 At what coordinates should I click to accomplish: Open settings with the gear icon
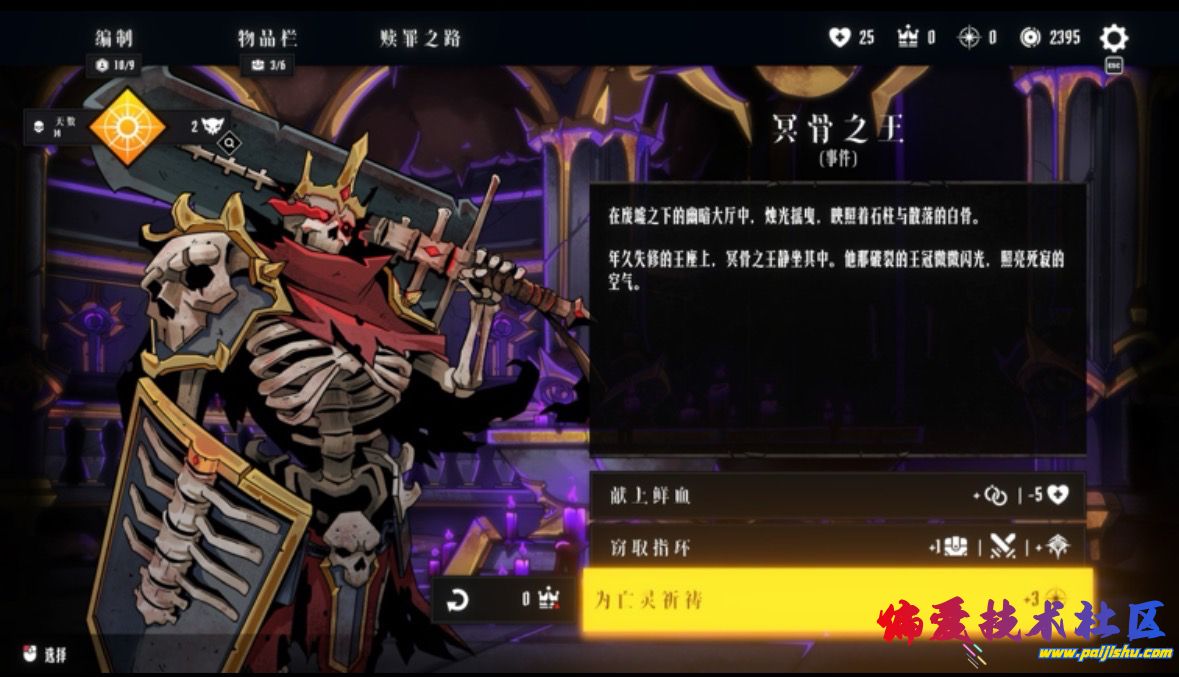pos(1113,39)
